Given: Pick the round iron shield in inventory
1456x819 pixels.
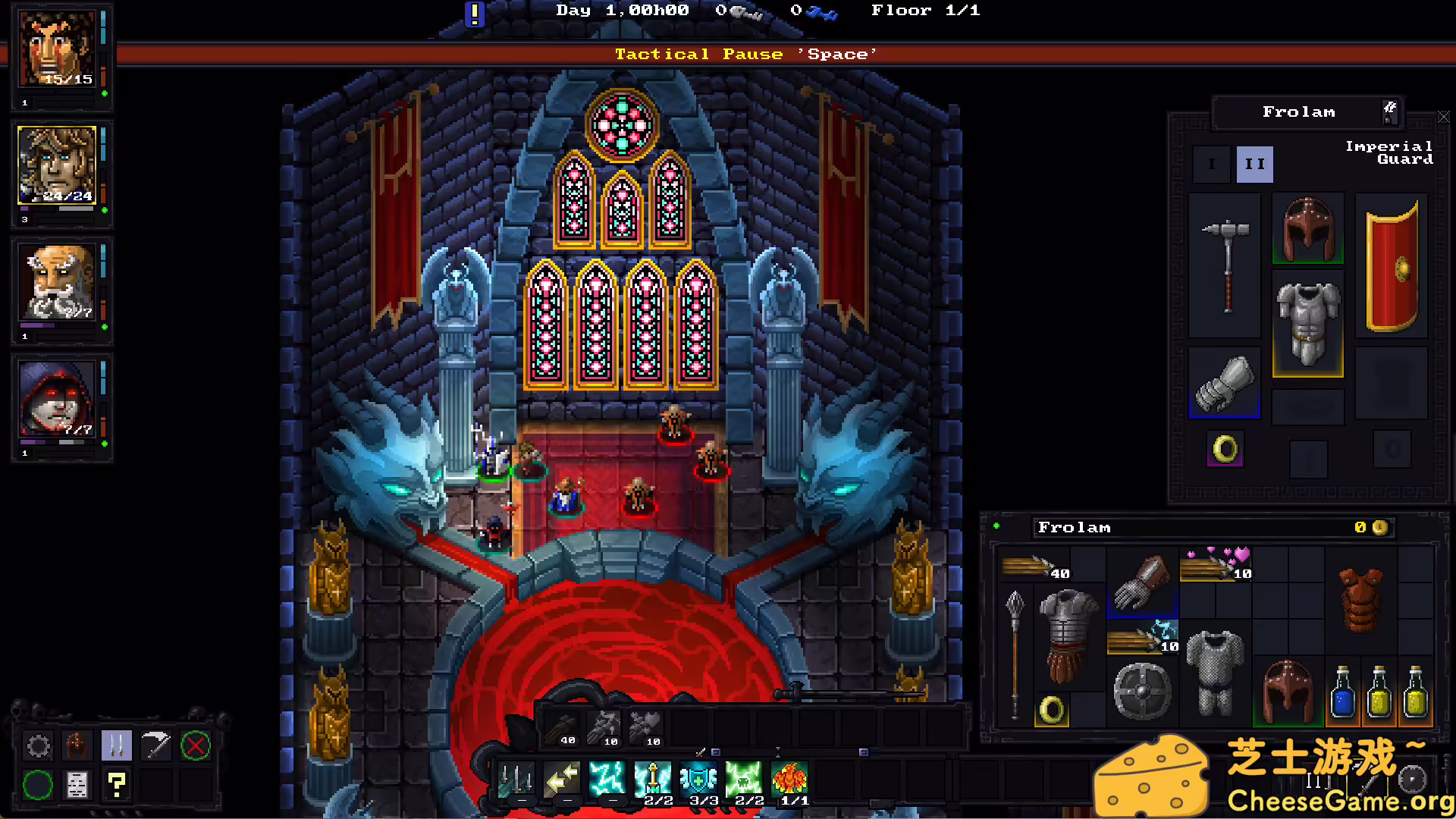Looking at the screenshot, I should point(1142,690).
